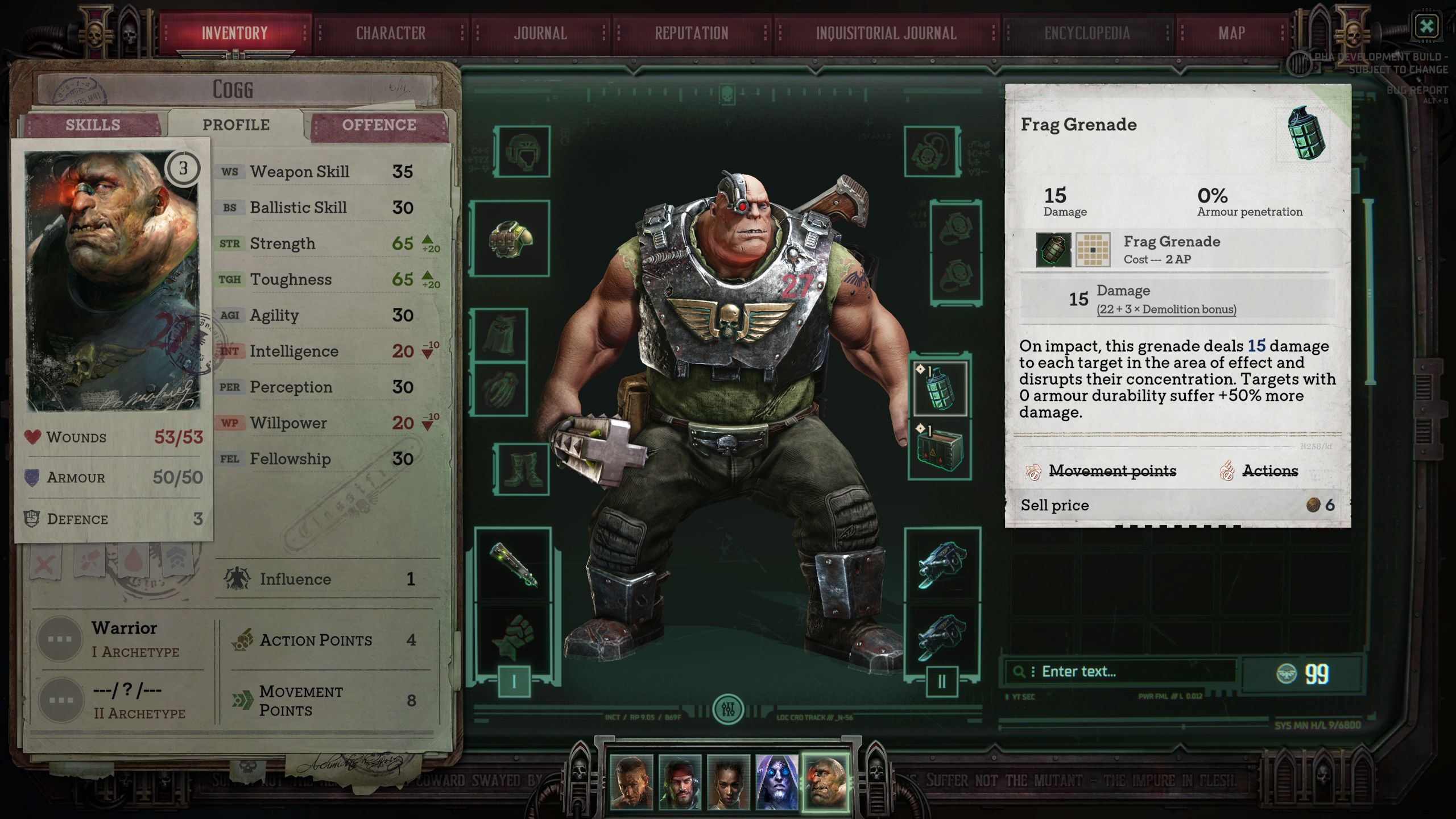1456x819 pixels.
Task: Open the Warrior first archetype button
Action: click(x=60, y=639)
